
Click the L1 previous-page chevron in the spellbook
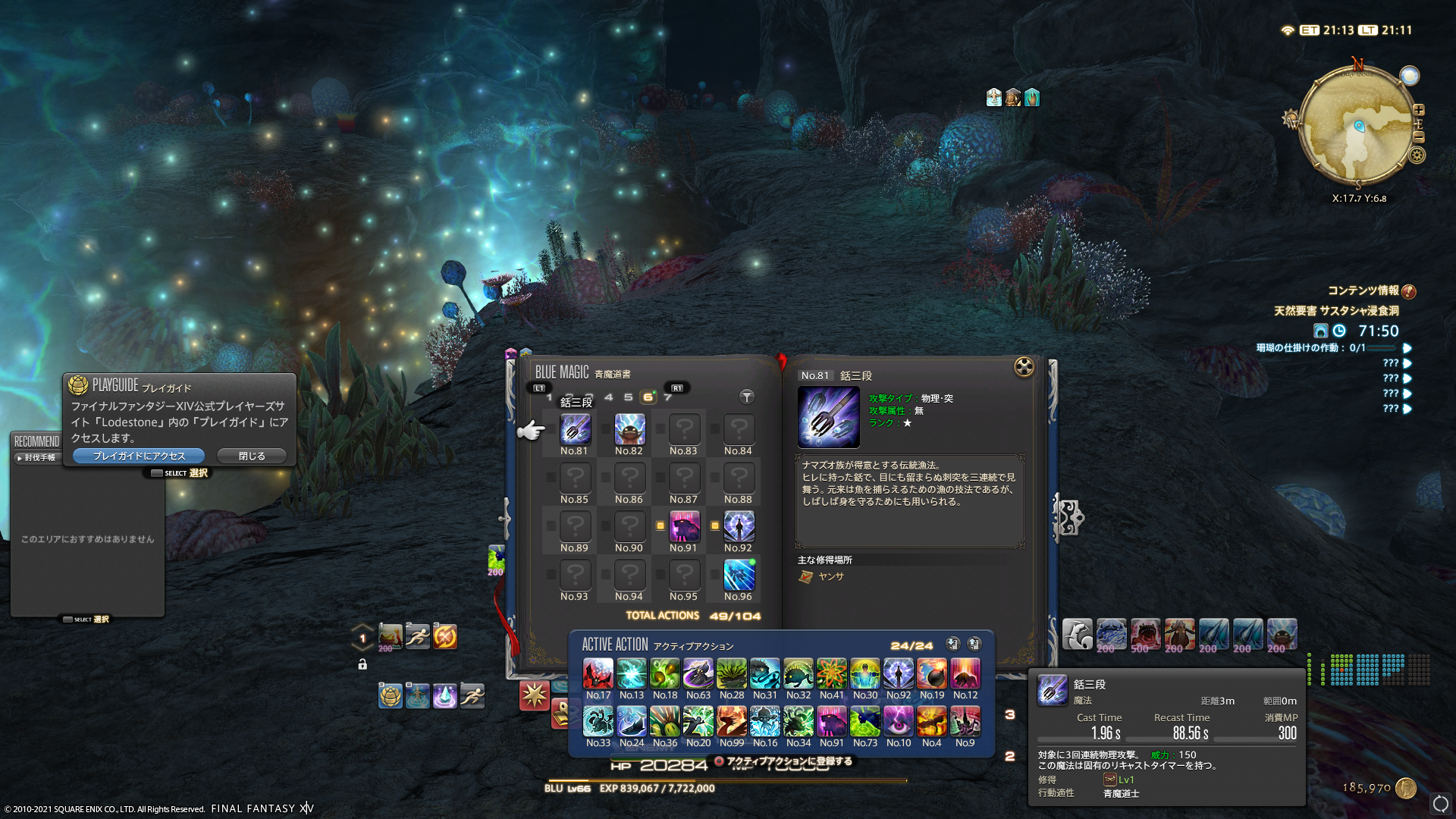click(540, 388)
